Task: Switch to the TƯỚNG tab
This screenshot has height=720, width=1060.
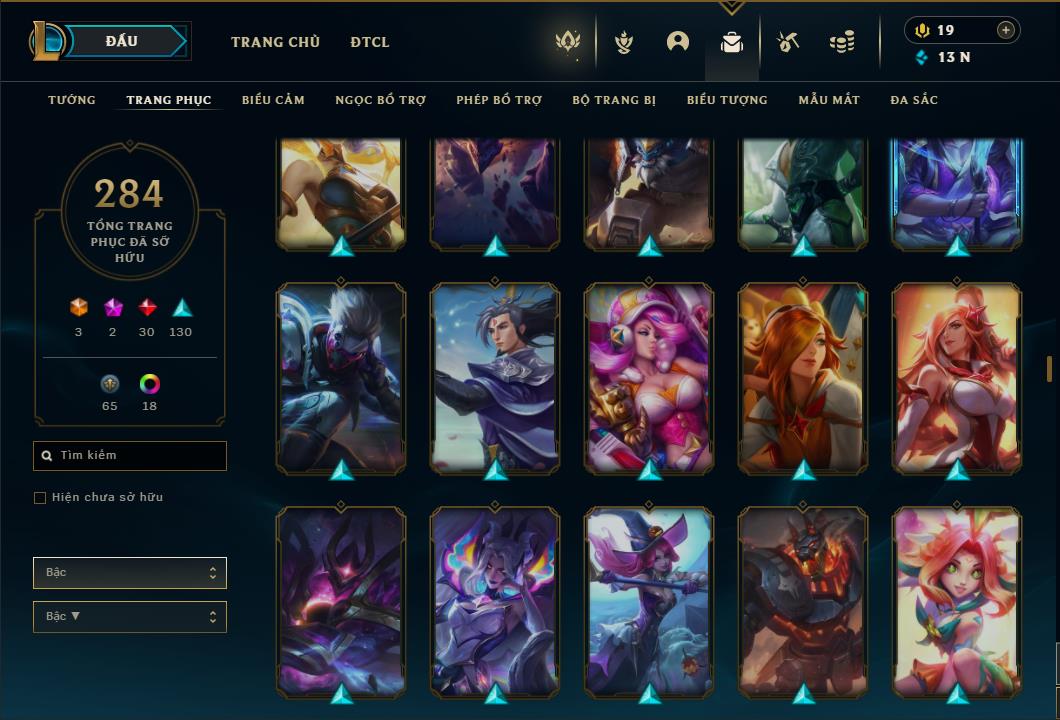Action: click(x=72, y=100)
